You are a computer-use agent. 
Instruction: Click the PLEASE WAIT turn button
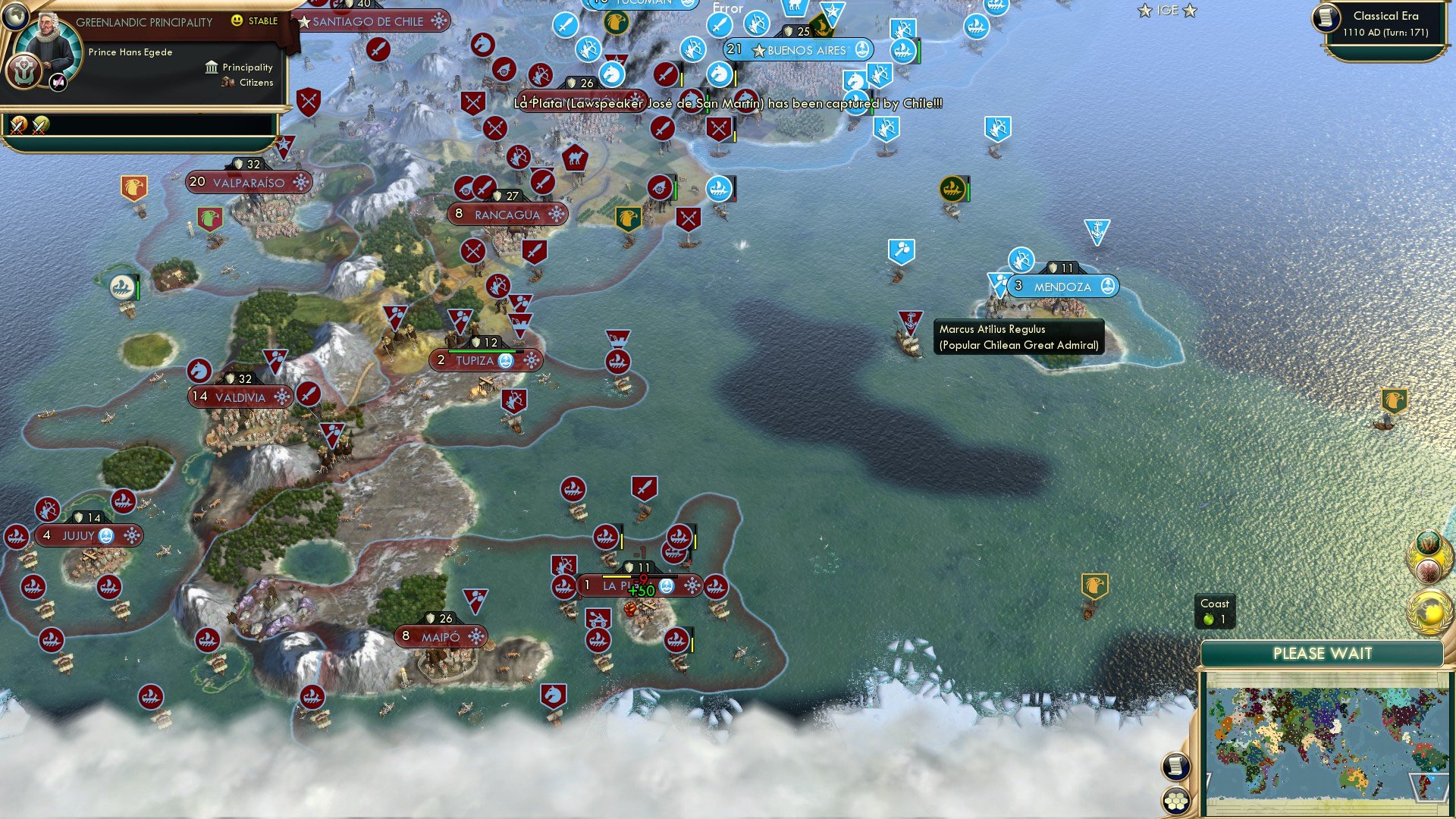click(x=1323, y=653)
